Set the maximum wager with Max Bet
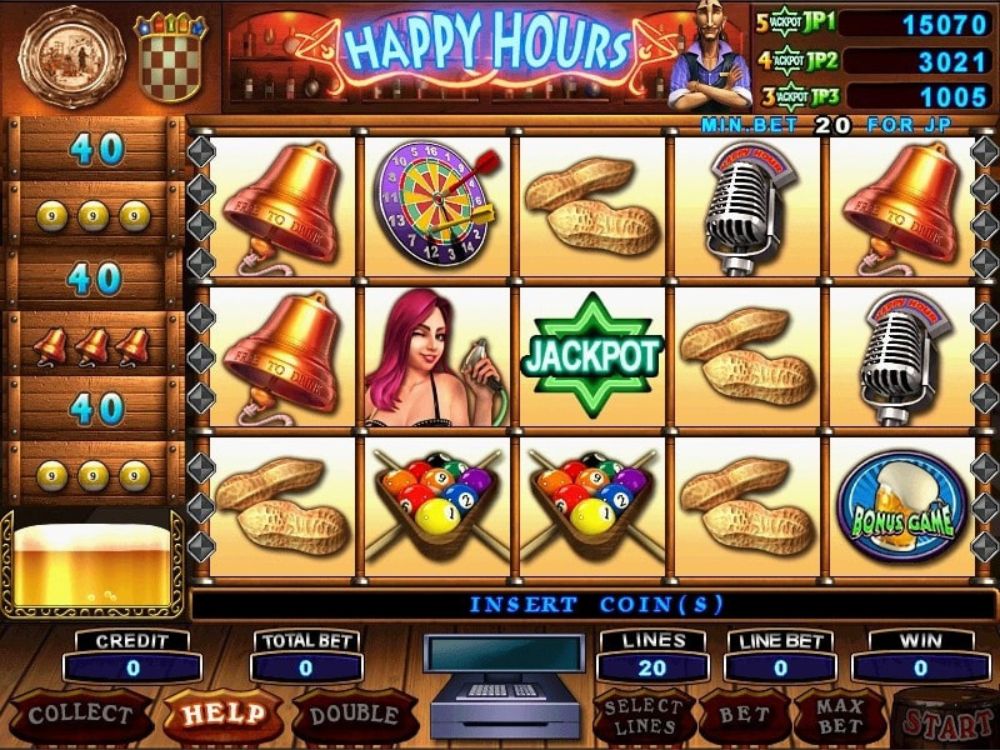Image resolution: width=1000 pixels, height=750 pixels. (839, 716)
